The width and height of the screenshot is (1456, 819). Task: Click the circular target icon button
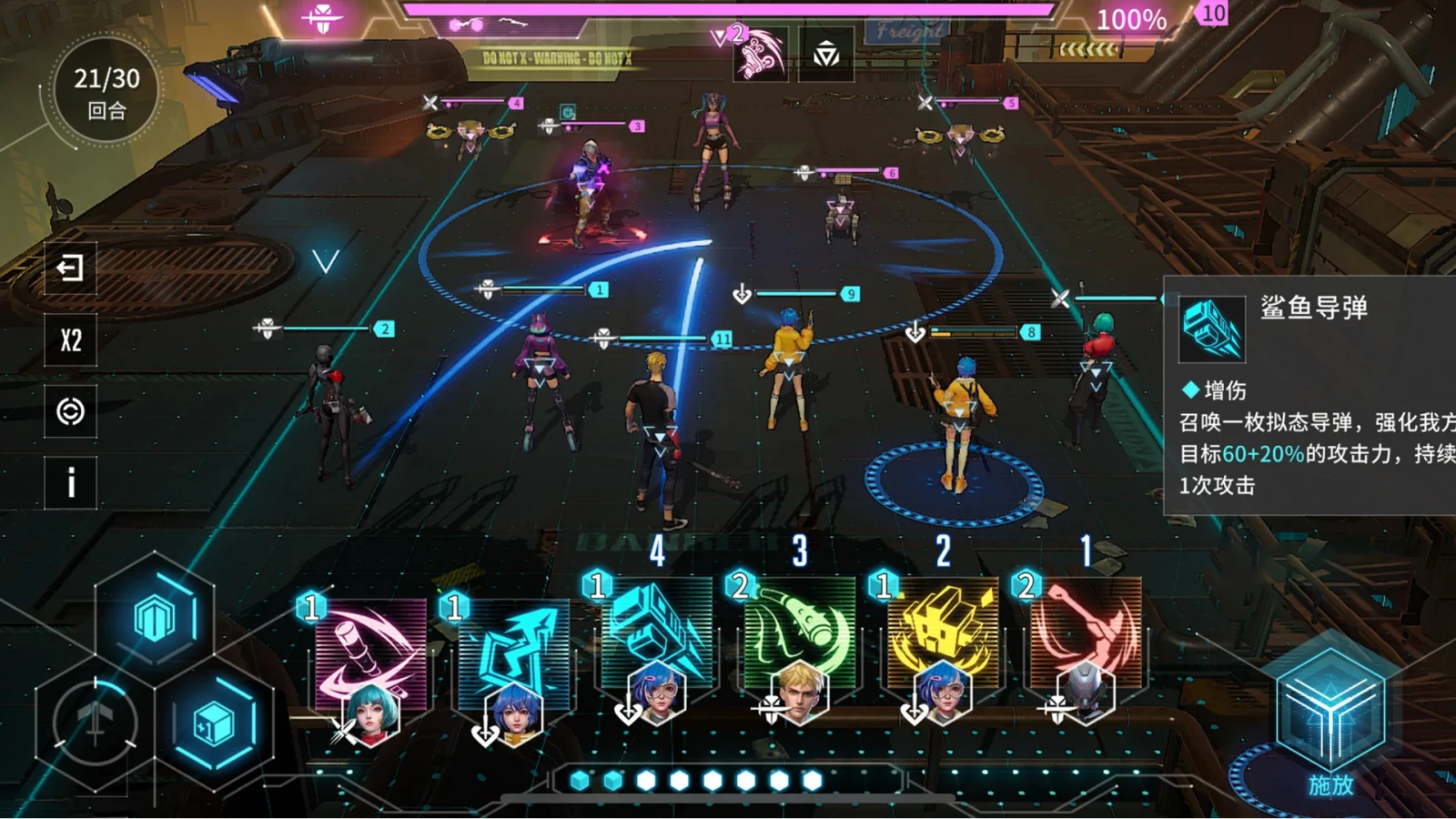click(70, 411)
